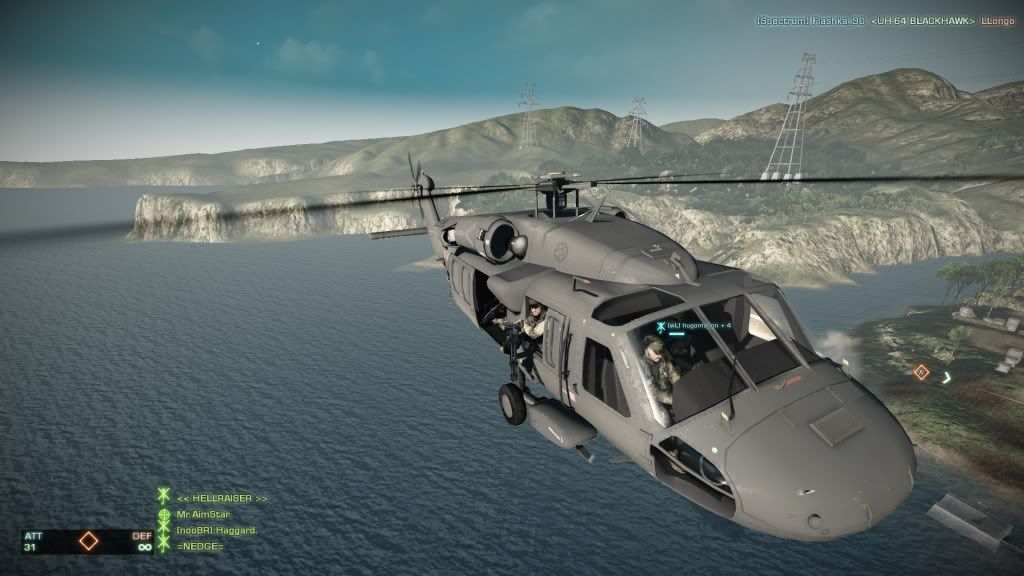Select the UH-64 BLACKHAWK kill feed entry

pos(922,20)
